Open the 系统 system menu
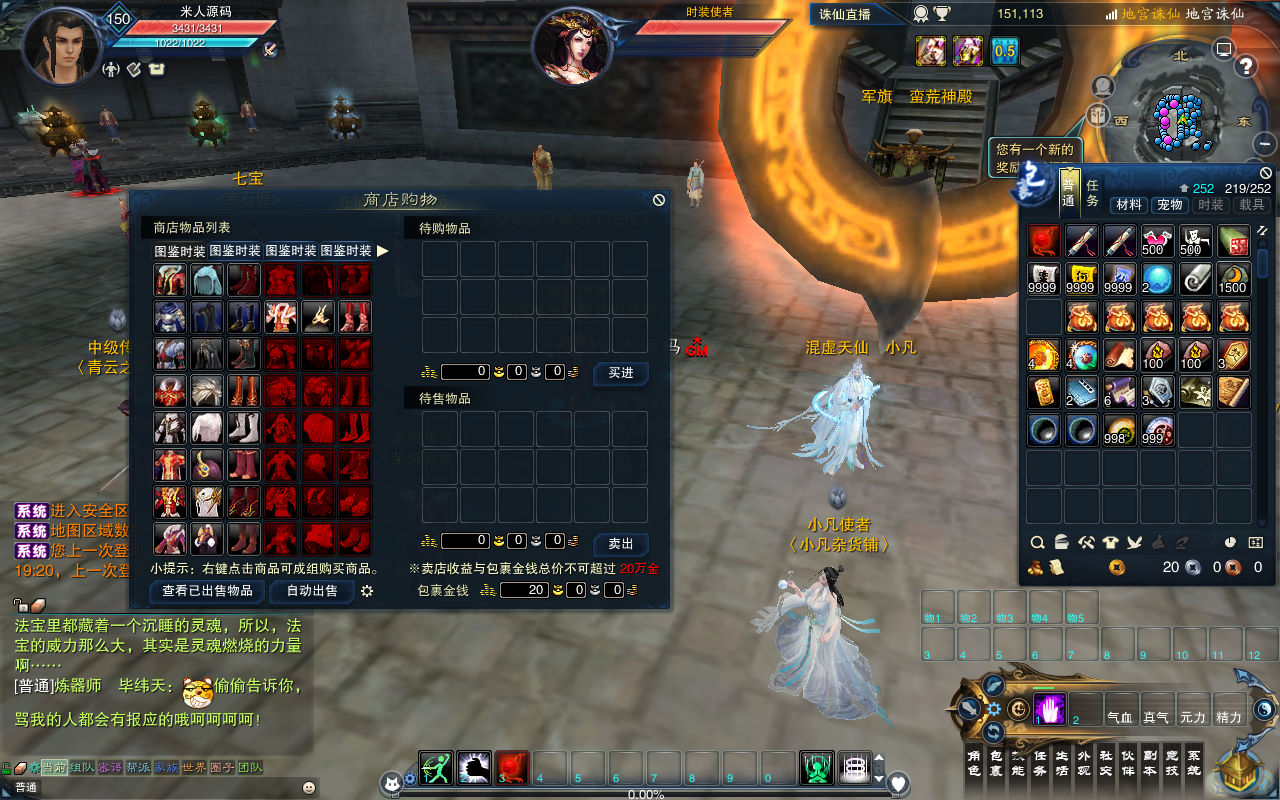The width and height of the screenshot is (1280, 800). tap(1194, 763)
